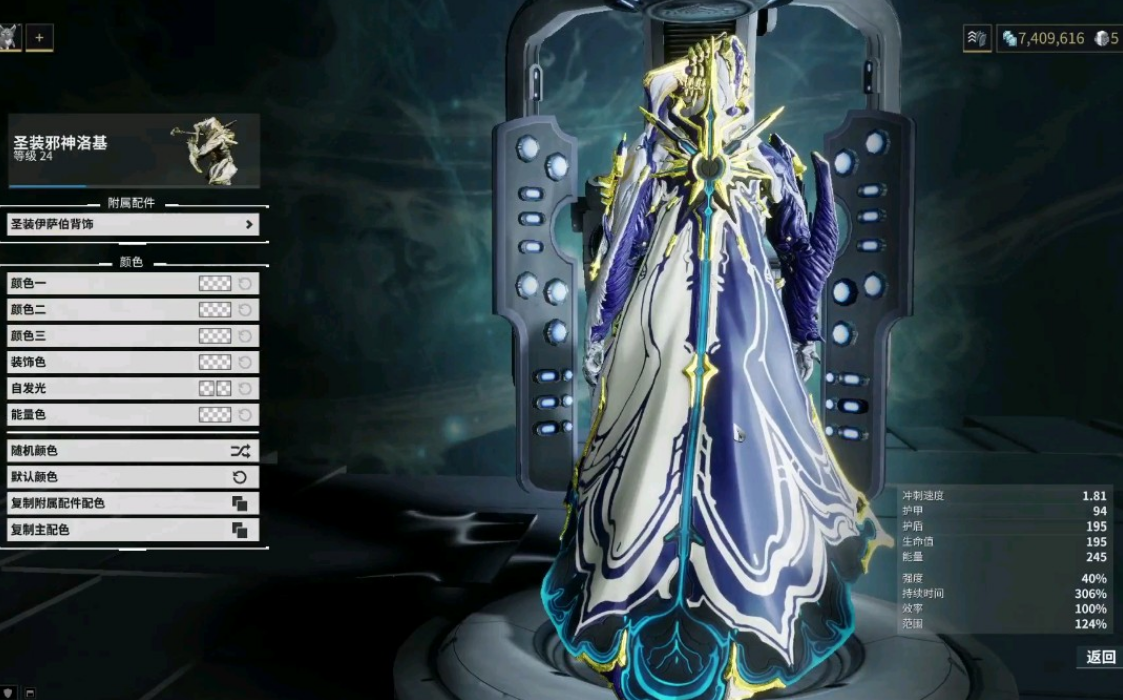Reset 颜色一 with its circular arrow
1123x700 pixels.
click(x=245, y=284)
